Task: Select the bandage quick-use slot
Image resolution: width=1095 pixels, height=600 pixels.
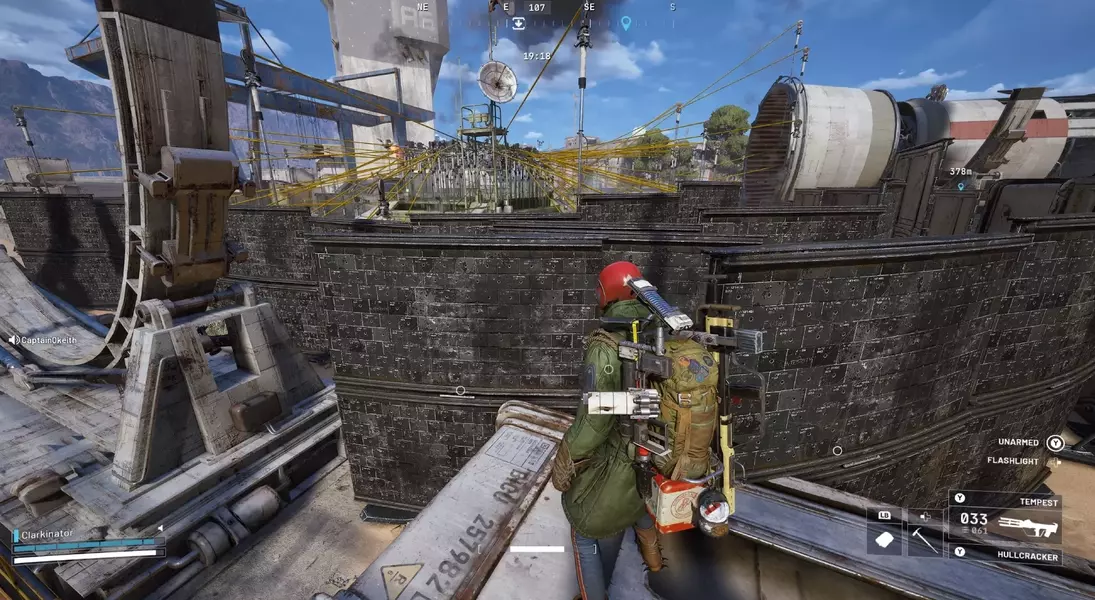Action: (x=885, y=539)
